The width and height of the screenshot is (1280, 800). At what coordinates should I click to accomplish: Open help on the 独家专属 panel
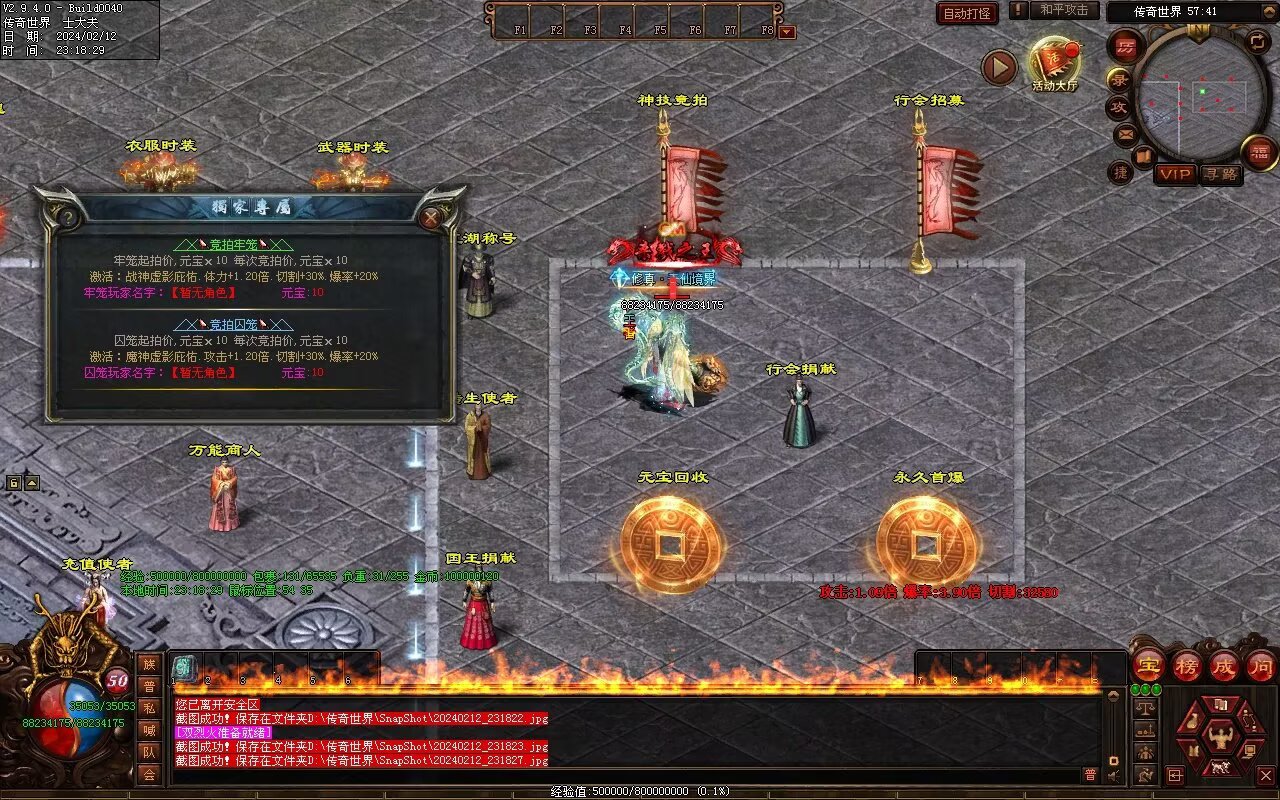click(x=68, y=217)
